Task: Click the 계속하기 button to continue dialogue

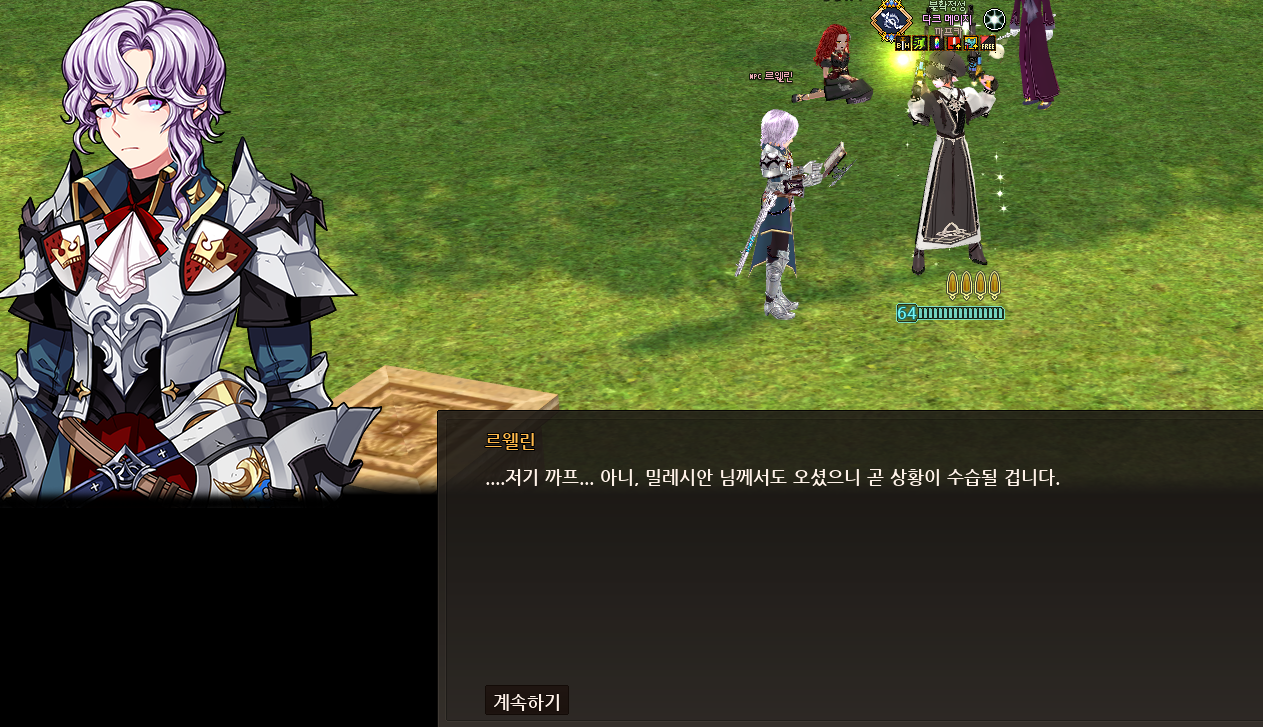Action: coord(527,701)
